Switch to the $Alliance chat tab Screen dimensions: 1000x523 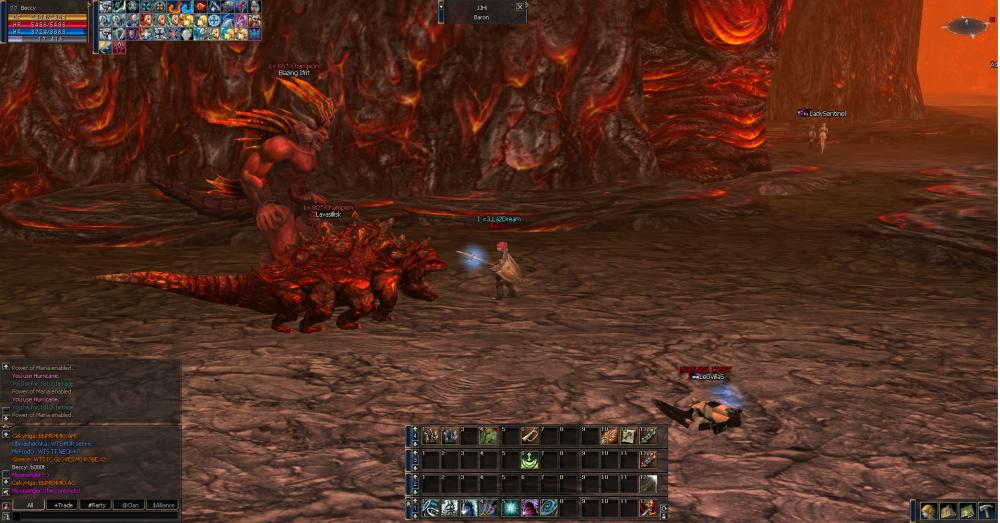pyautogui.click(x=161, y=505)
